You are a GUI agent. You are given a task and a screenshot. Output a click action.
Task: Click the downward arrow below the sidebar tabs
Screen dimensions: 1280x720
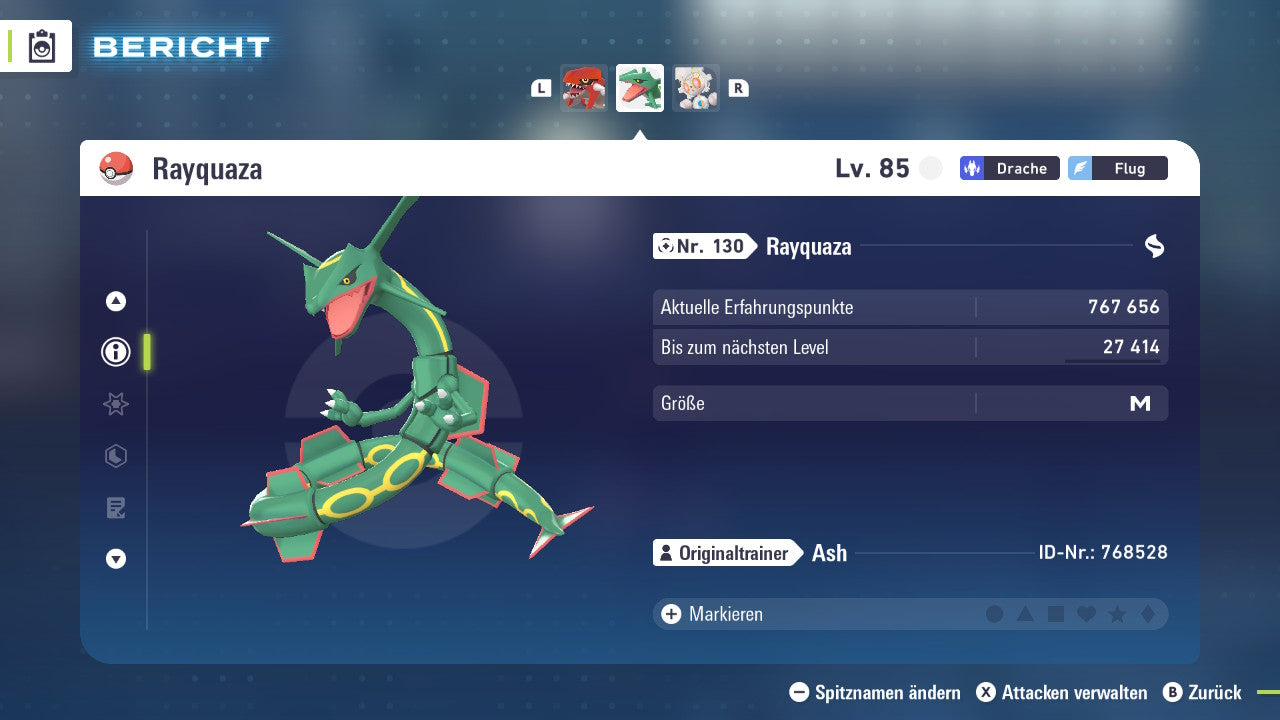[x=115, y=559]
